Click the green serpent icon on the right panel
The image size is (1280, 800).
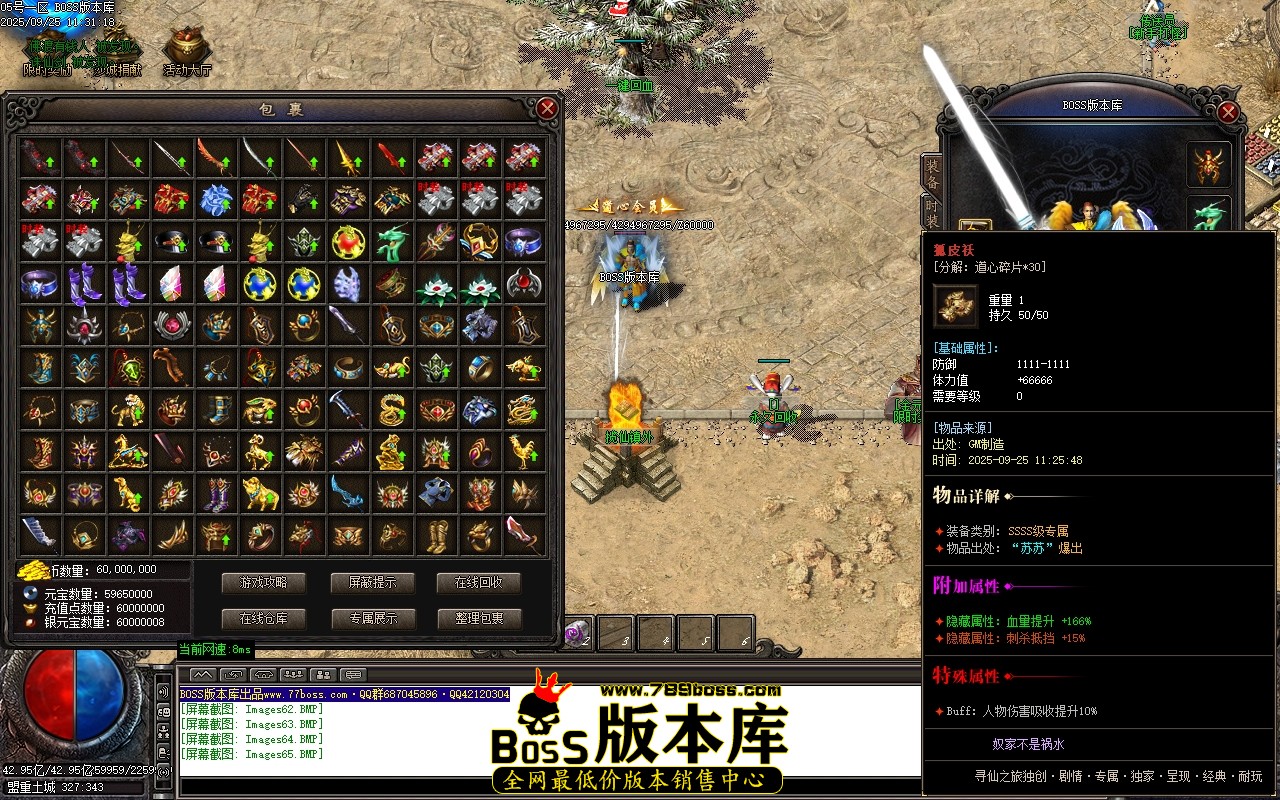pos(1208,213)
